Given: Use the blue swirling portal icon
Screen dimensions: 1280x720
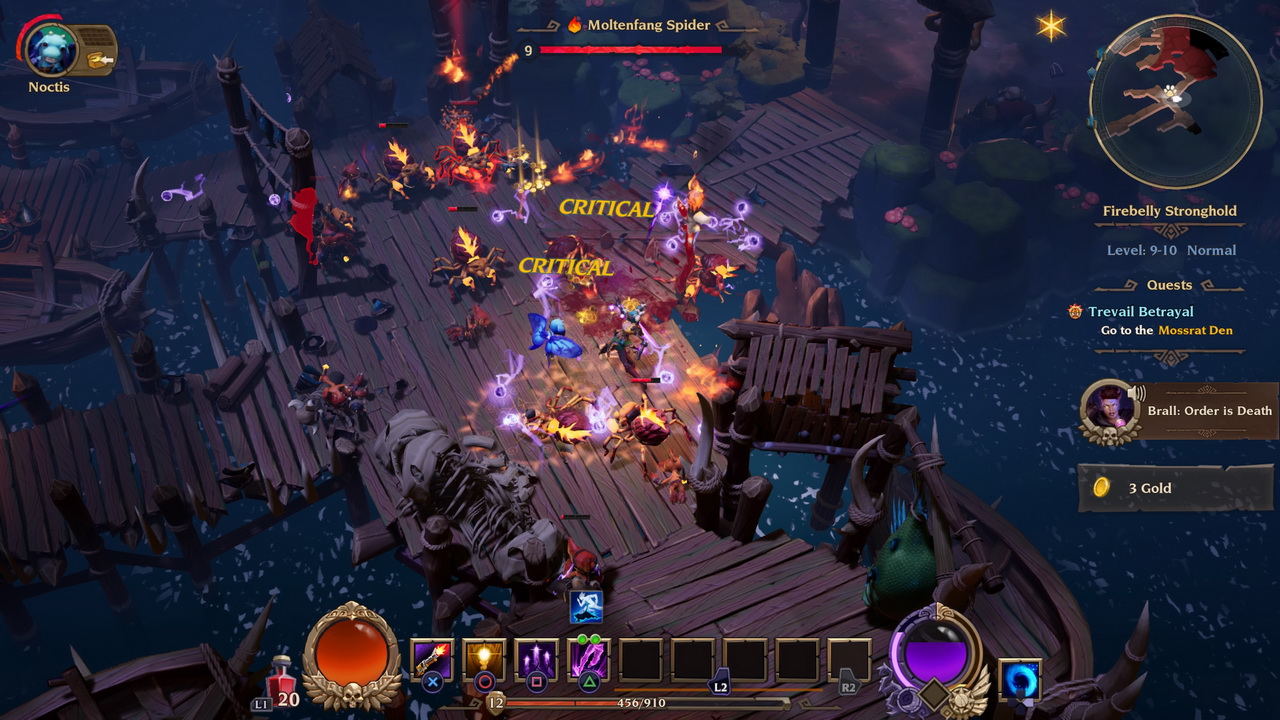Looking at the screenshot, I should pyautogui.click(x=1019, y=680).
